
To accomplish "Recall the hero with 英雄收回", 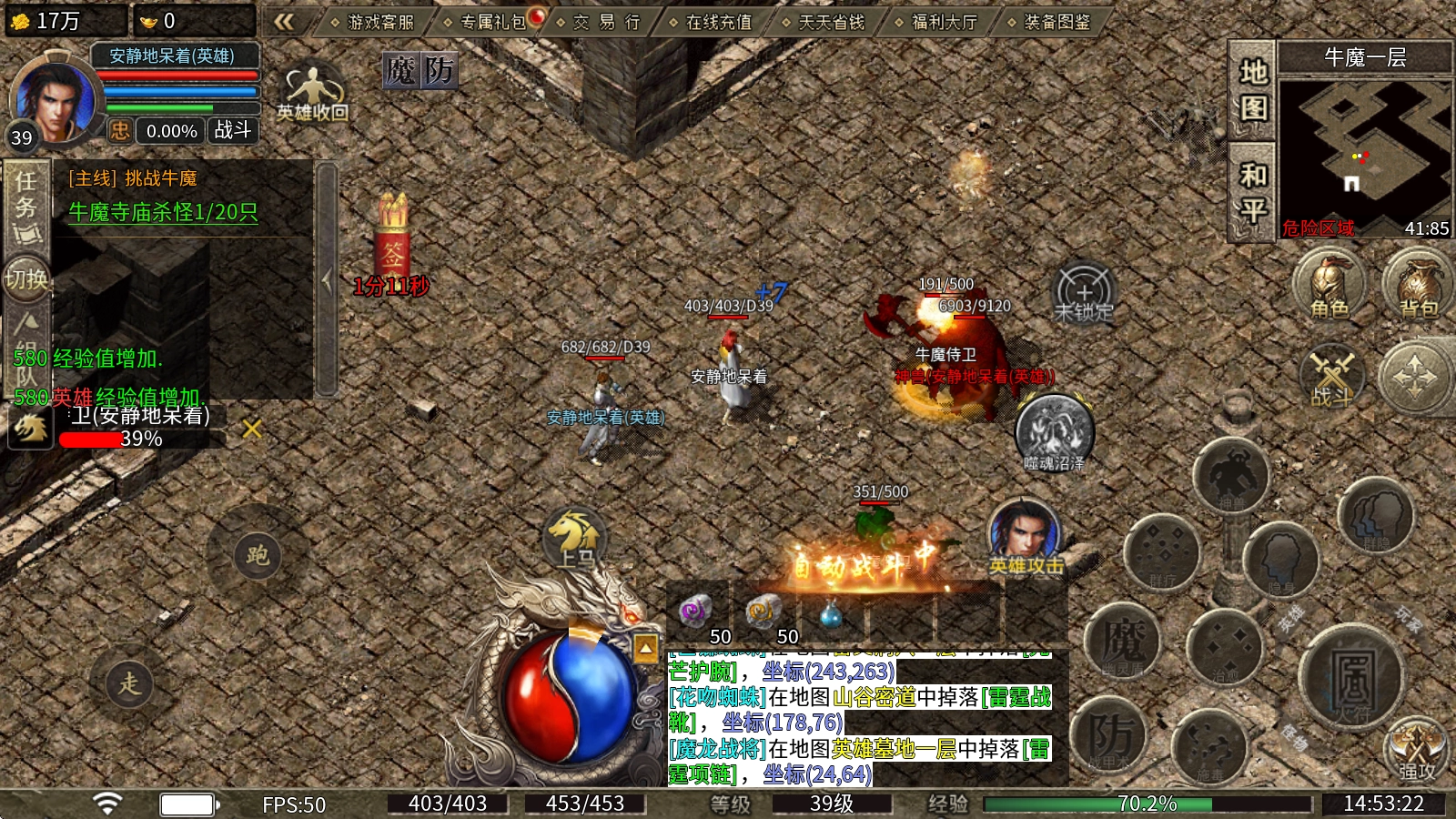I will 312,93.
